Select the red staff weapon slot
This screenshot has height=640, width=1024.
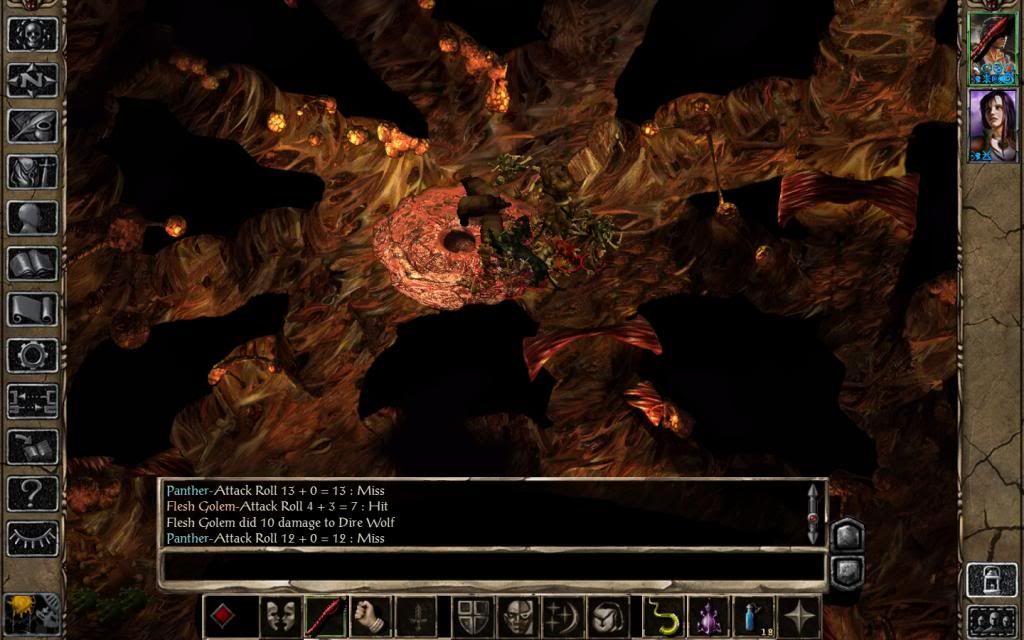325,615
